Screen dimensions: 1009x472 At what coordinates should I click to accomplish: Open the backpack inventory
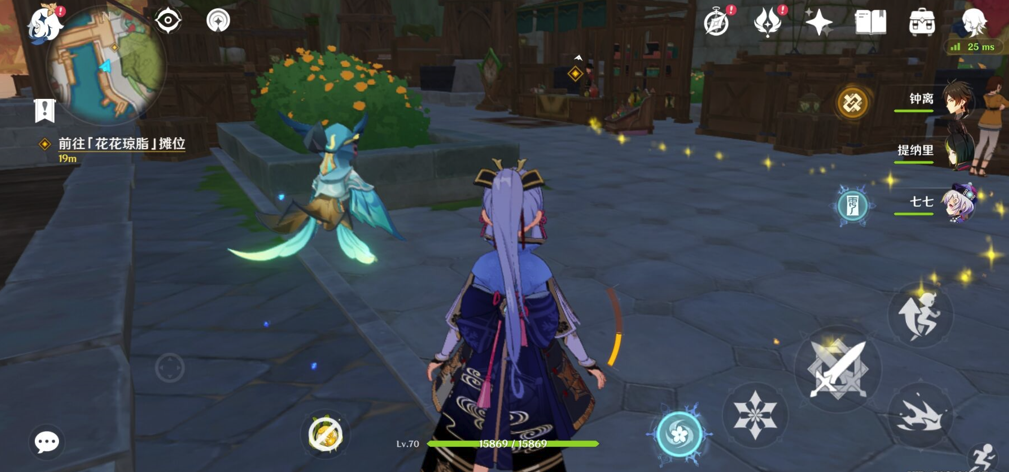(x=921, y=22)
